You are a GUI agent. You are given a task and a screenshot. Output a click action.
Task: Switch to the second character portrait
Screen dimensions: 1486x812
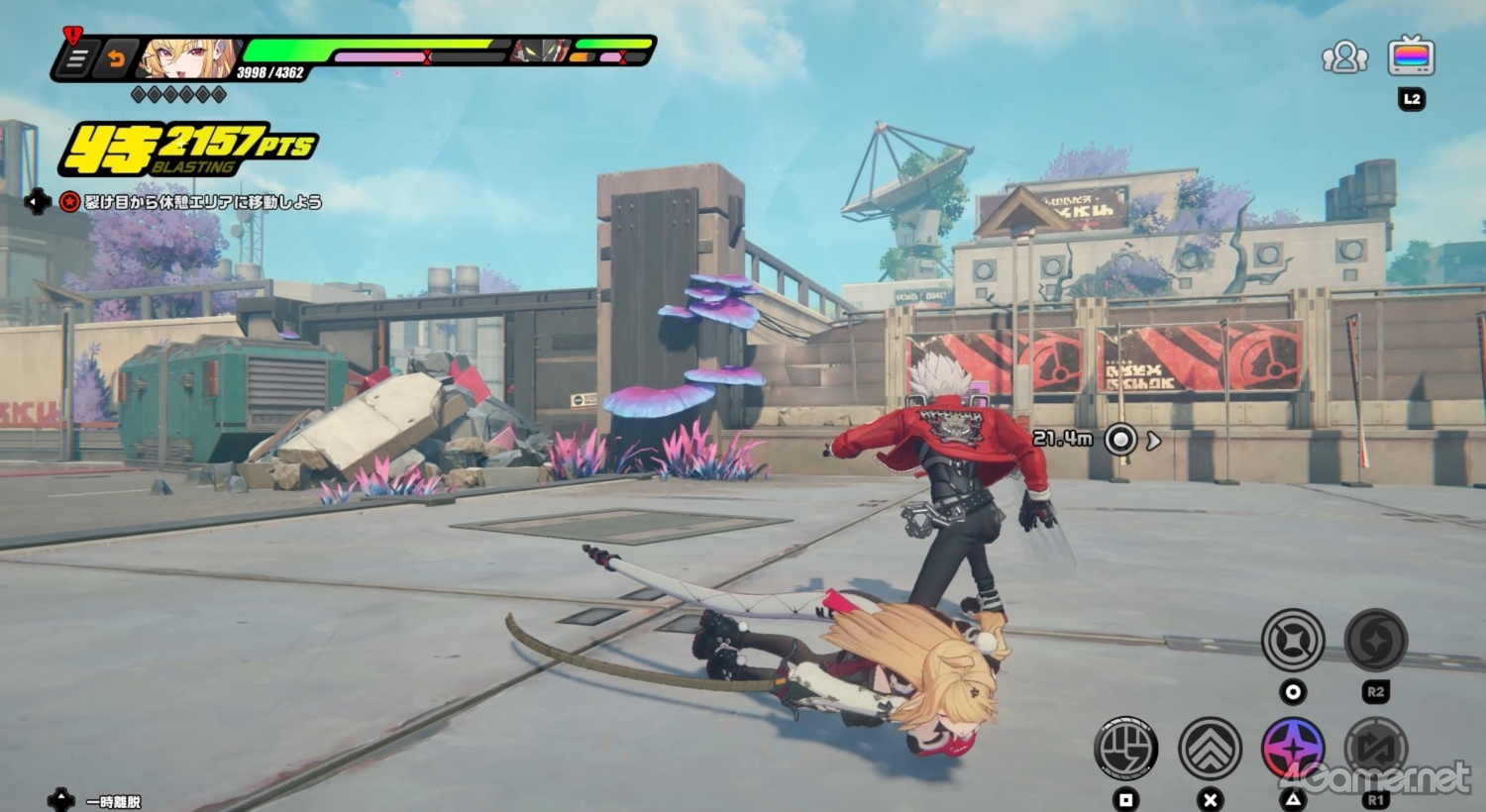540,51
